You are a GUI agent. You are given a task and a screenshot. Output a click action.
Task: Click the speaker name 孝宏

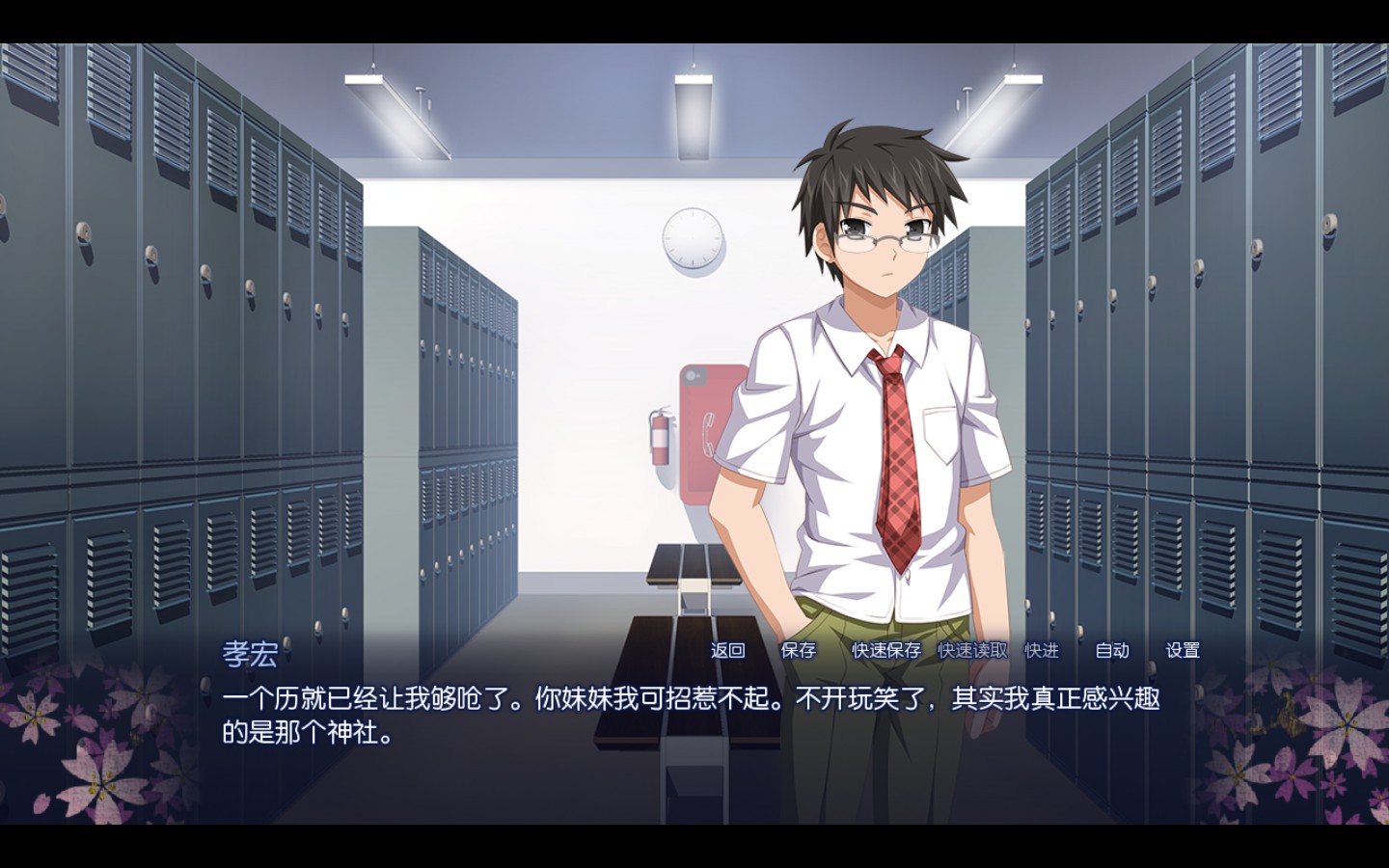click(253, 651)
